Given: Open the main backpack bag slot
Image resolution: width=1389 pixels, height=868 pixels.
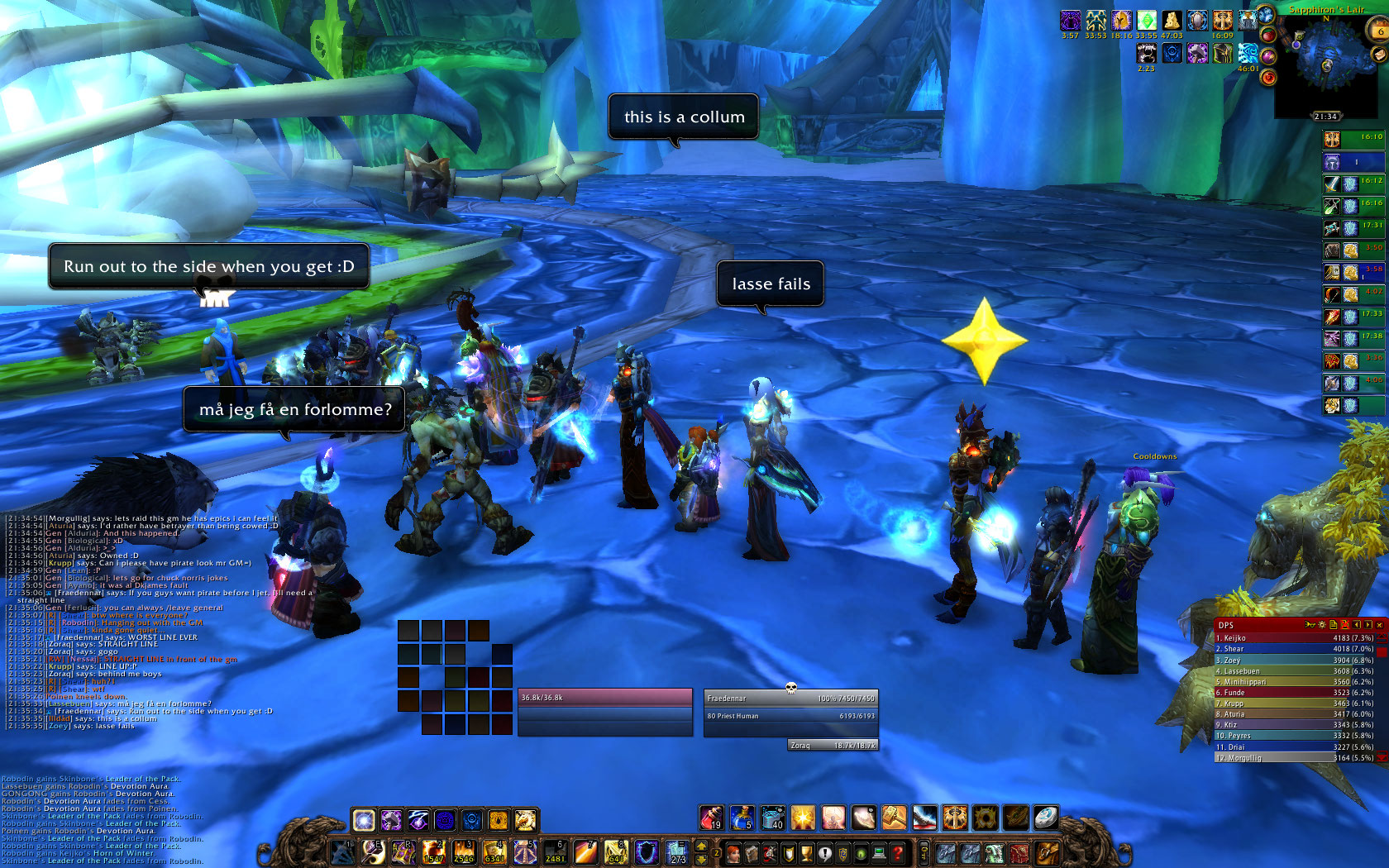Looking at the screenshot, I should (1047, 852).
